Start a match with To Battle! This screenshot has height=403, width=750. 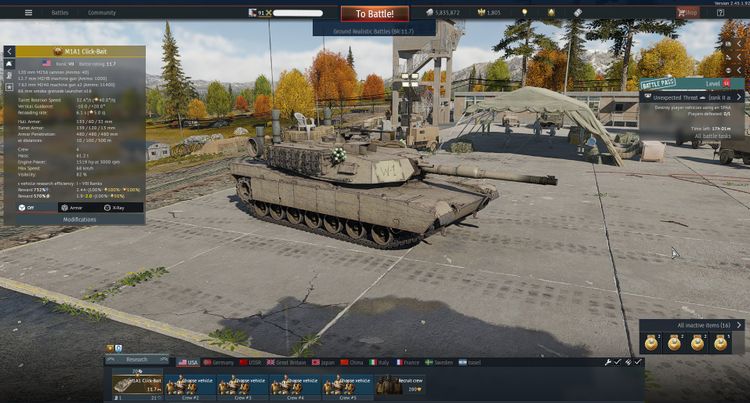(374, 14)
